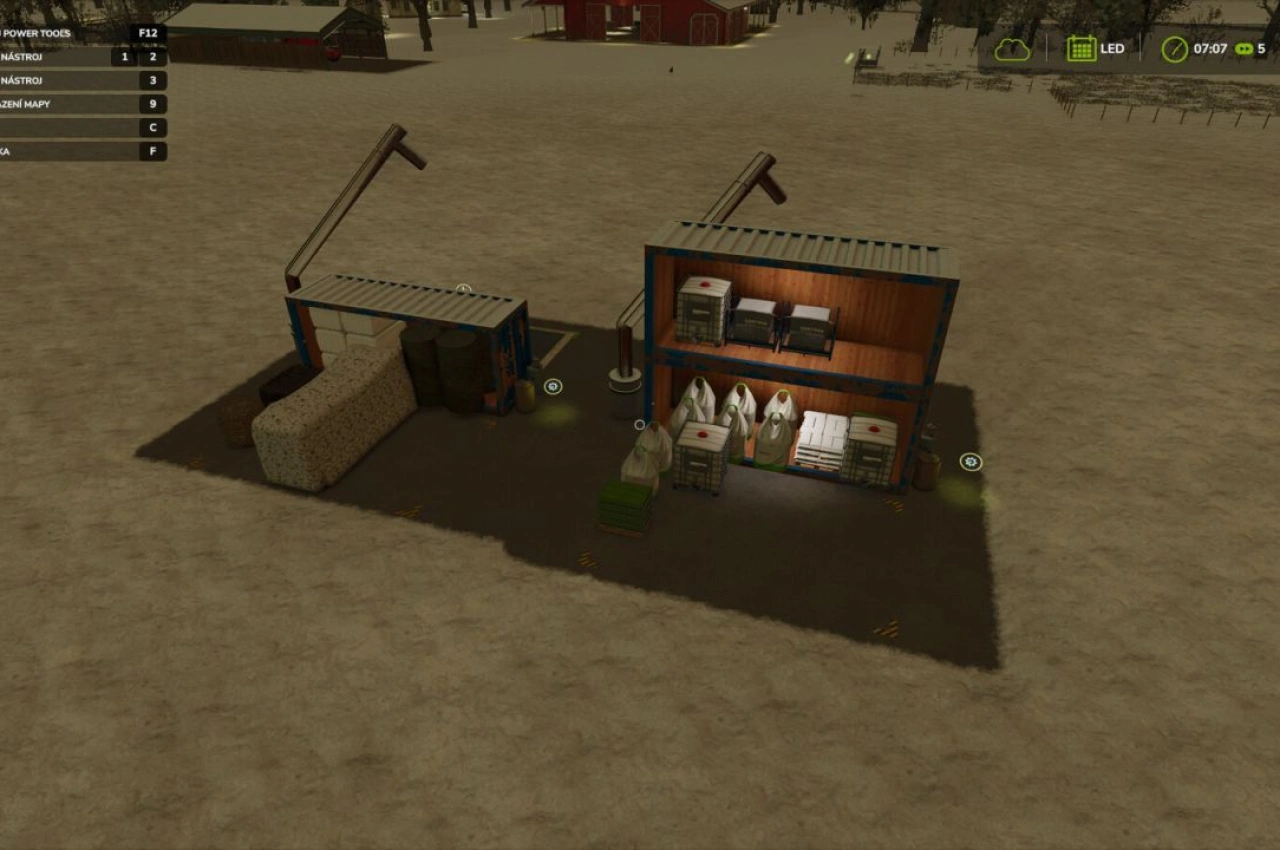Click the LED month label next to the calendar
The width and height of the screenshot is (1280, 850).
(x=1113, y=48)
